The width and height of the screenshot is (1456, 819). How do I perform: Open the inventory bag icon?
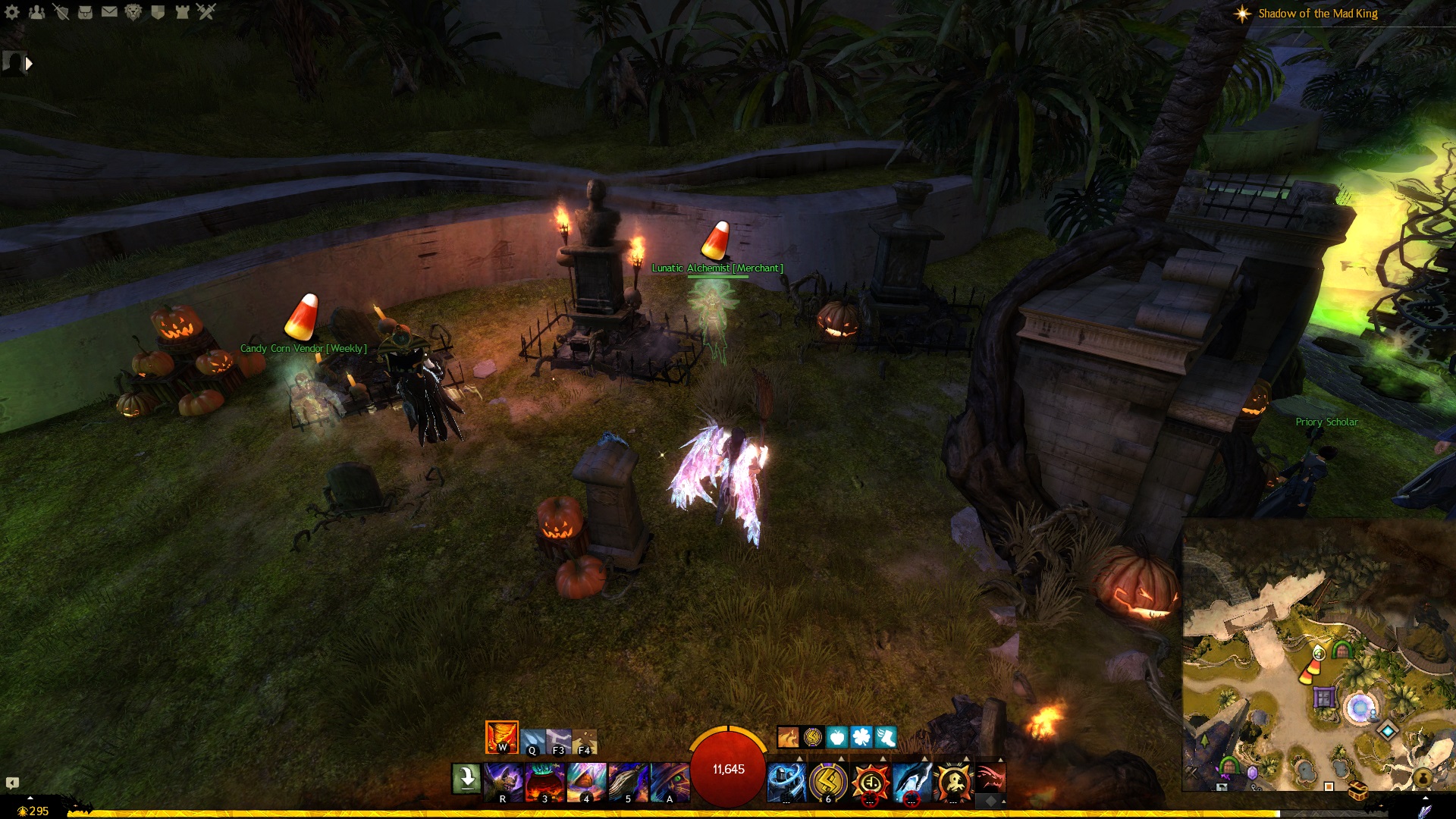85,11
